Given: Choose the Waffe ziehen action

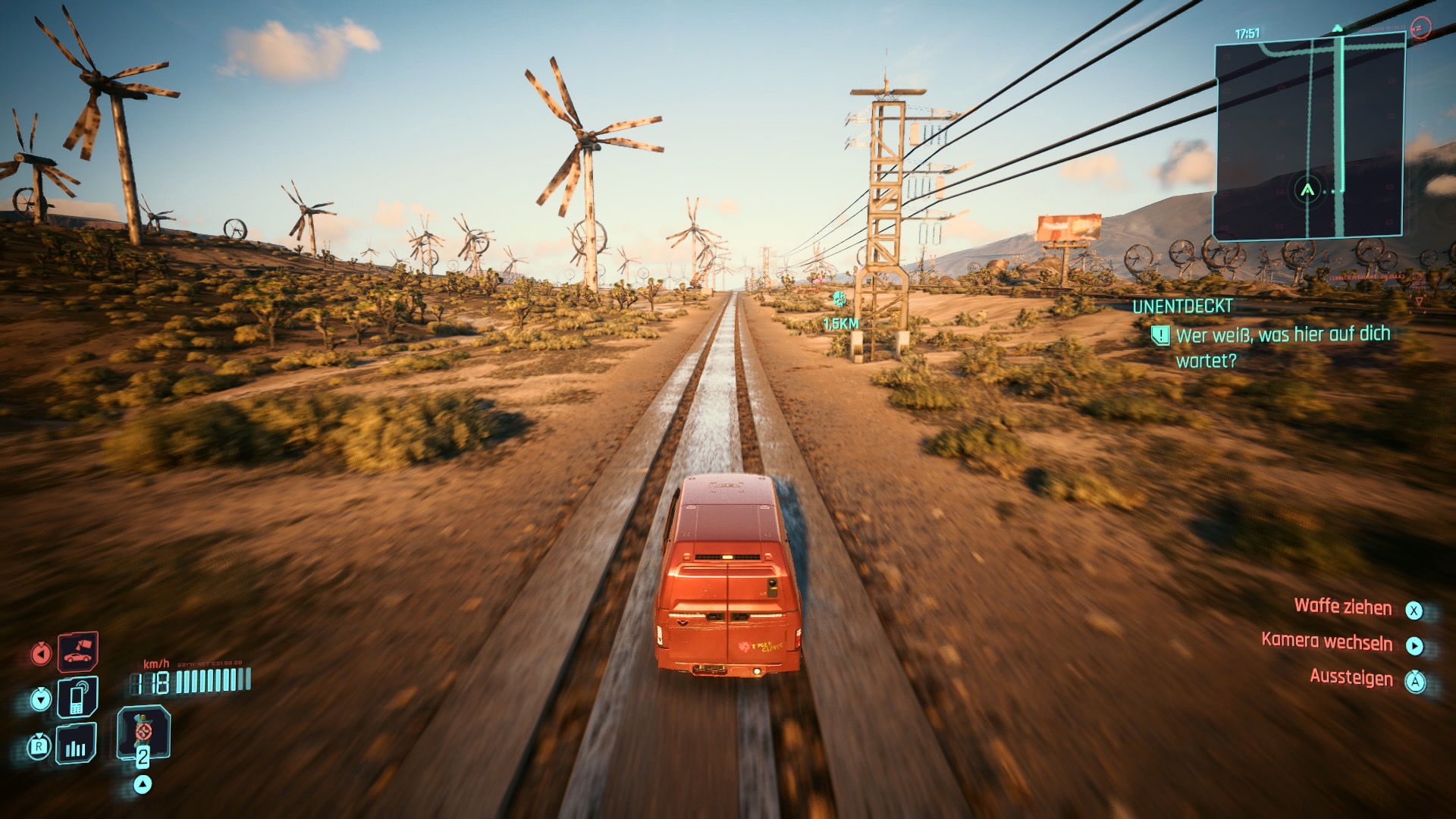Looking at the screenshot, I should [x=1343, y=607].
